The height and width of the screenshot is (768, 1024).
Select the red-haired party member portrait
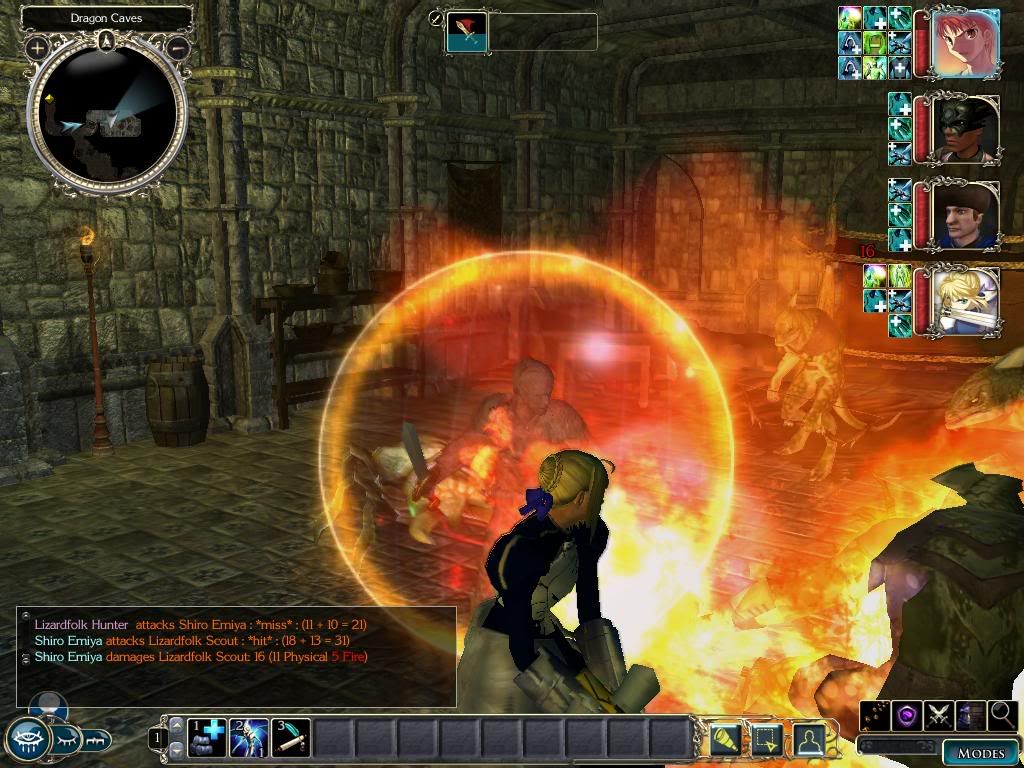point(965,44)
